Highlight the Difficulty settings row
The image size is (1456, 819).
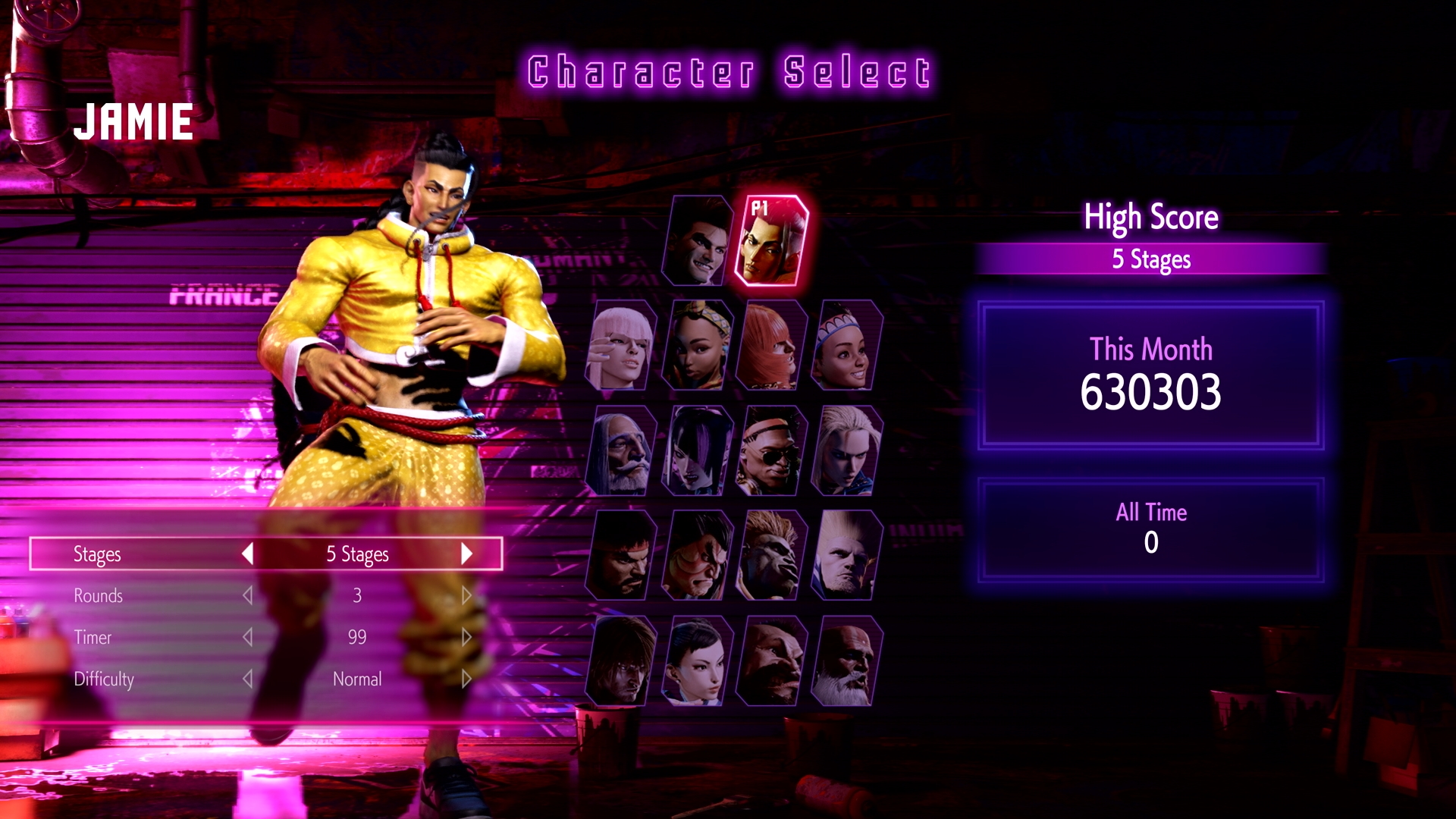pyautogui.click(x=104, y=679)
